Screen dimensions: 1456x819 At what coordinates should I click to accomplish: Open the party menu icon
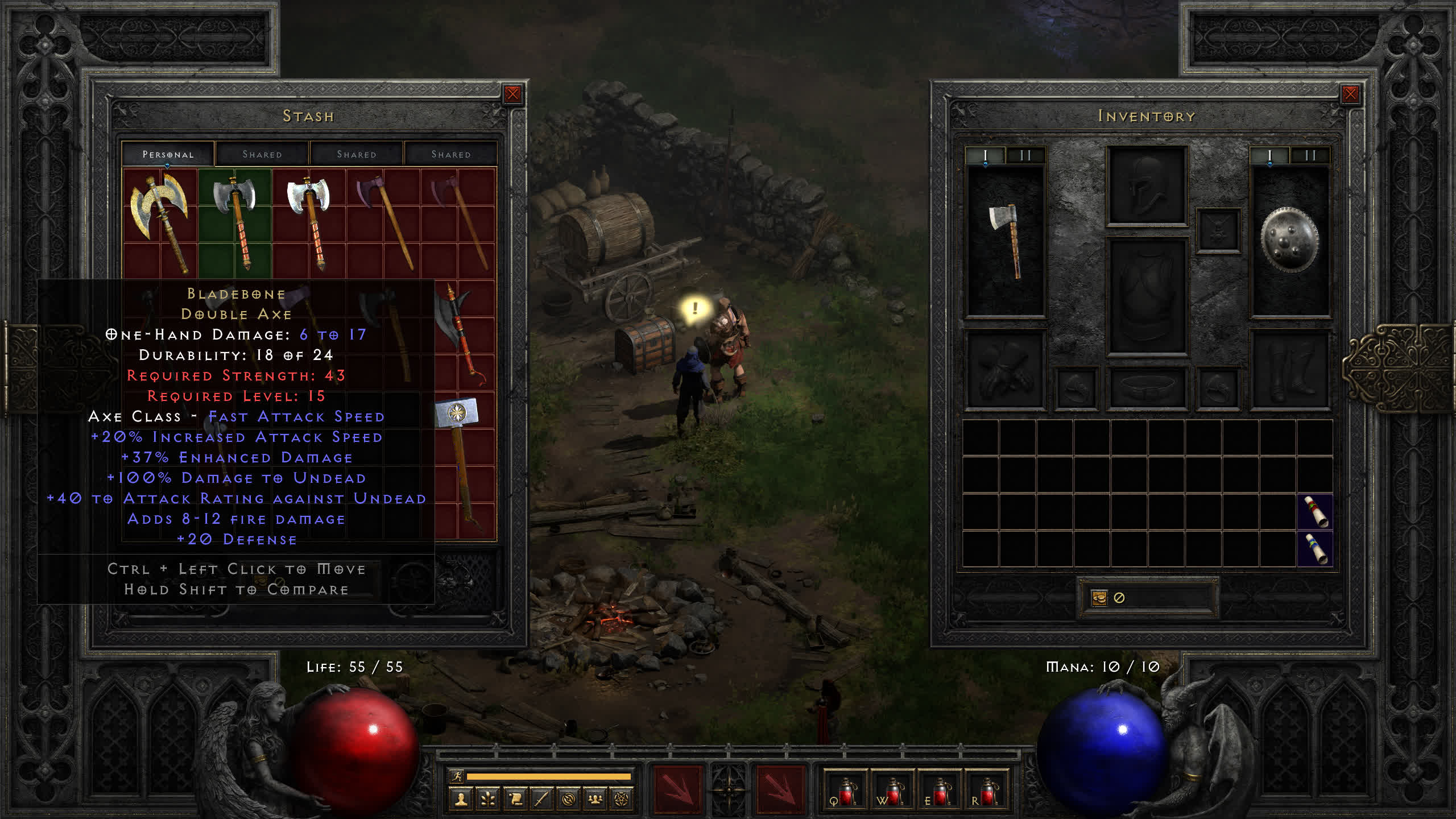[x=595, y=800]
